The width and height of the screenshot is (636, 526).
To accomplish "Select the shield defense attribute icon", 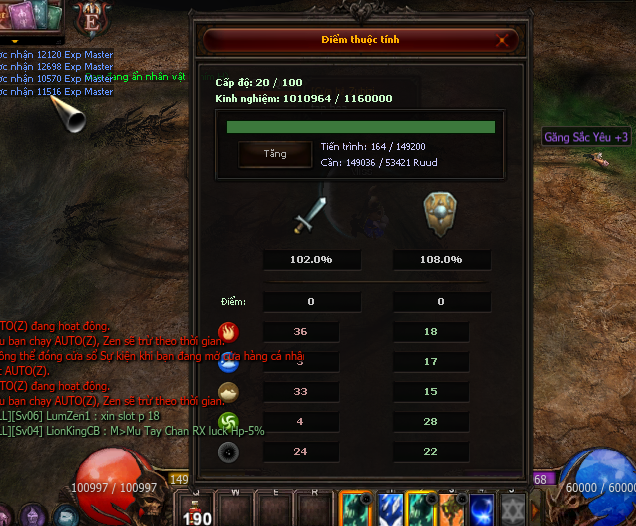I will coord(441,212).
